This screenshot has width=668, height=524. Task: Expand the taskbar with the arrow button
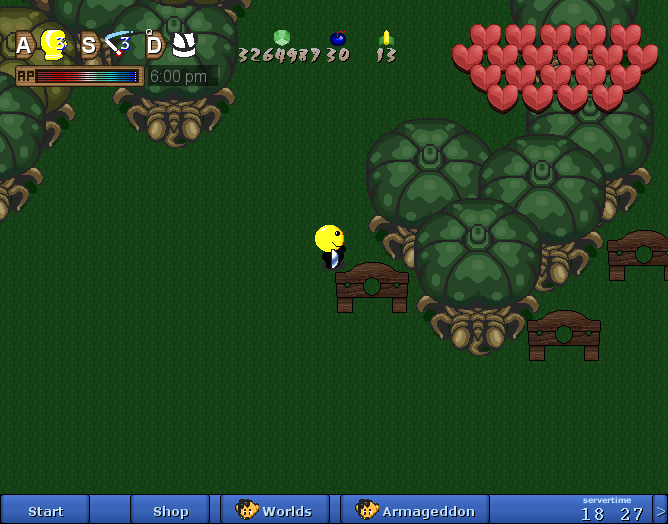pyautogui.click(x=660, y=510)
